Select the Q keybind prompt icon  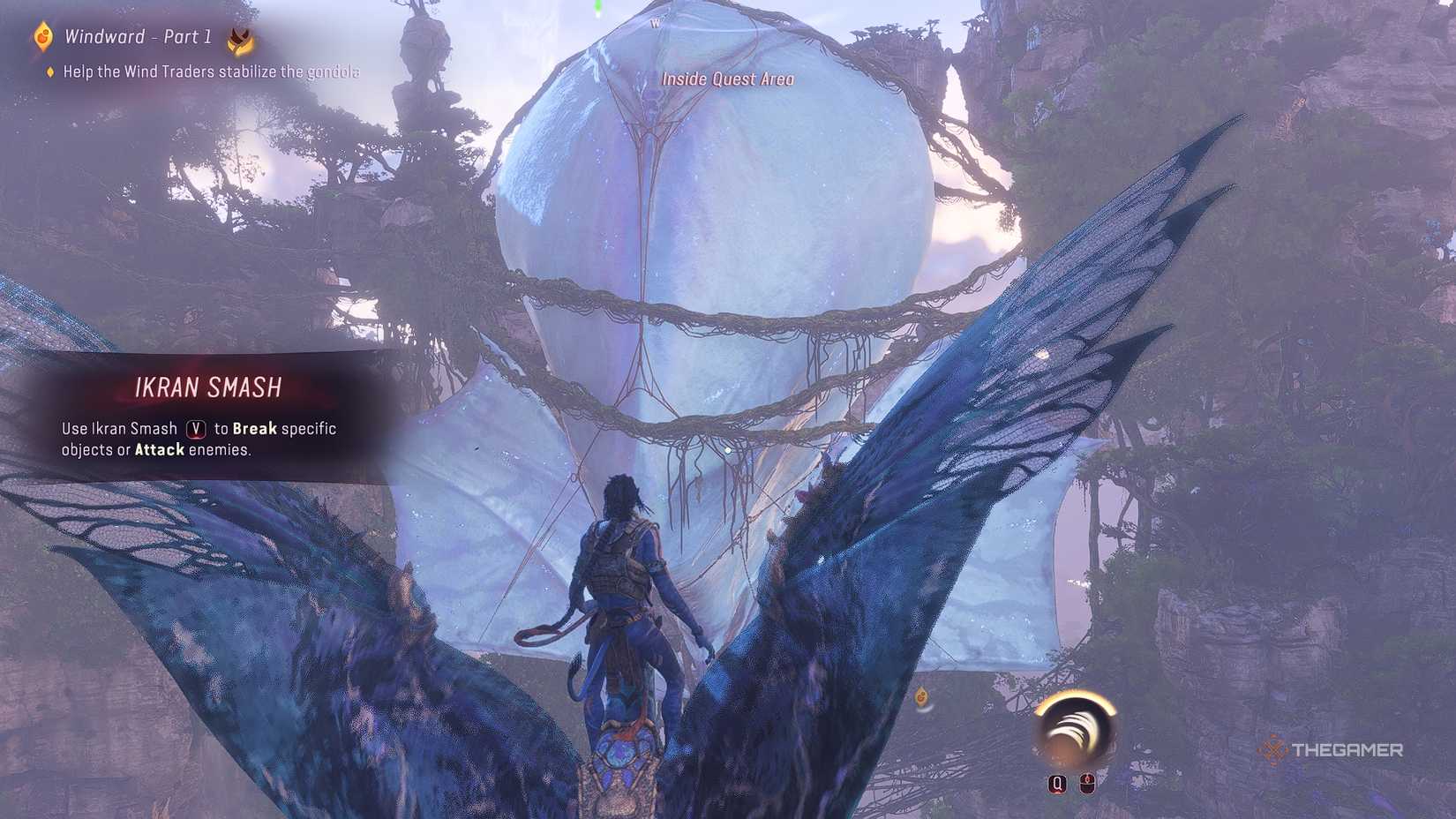[1057, 782]
